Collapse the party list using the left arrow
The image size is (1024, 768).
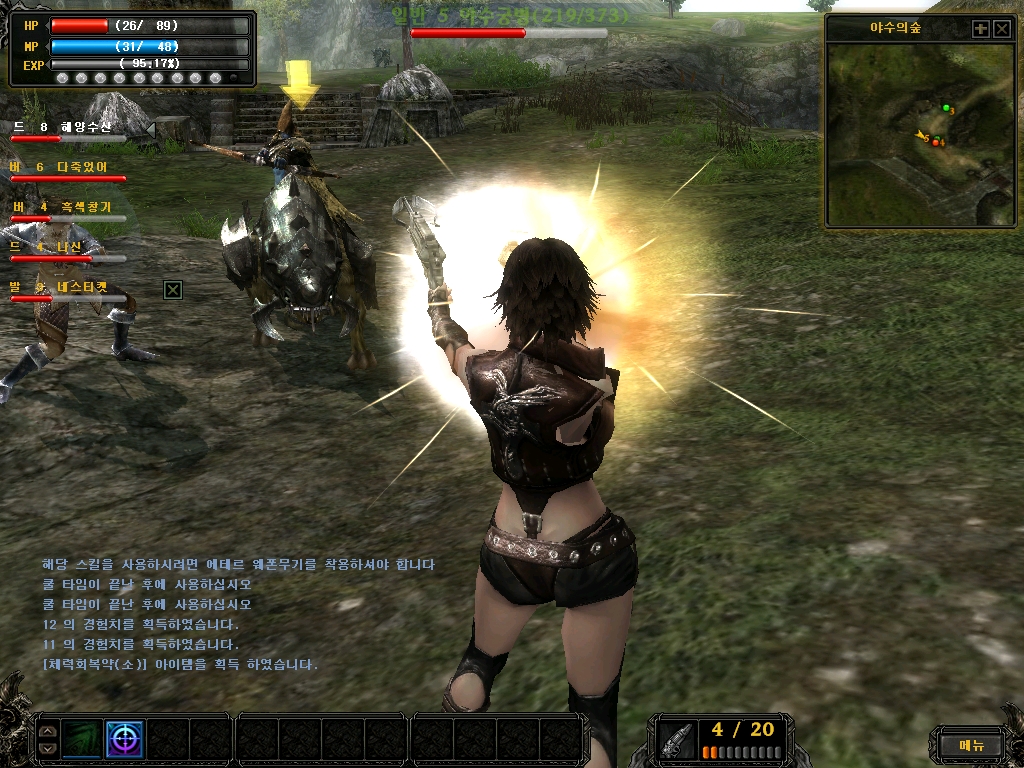pyautogui.click(x=150, y=129)
